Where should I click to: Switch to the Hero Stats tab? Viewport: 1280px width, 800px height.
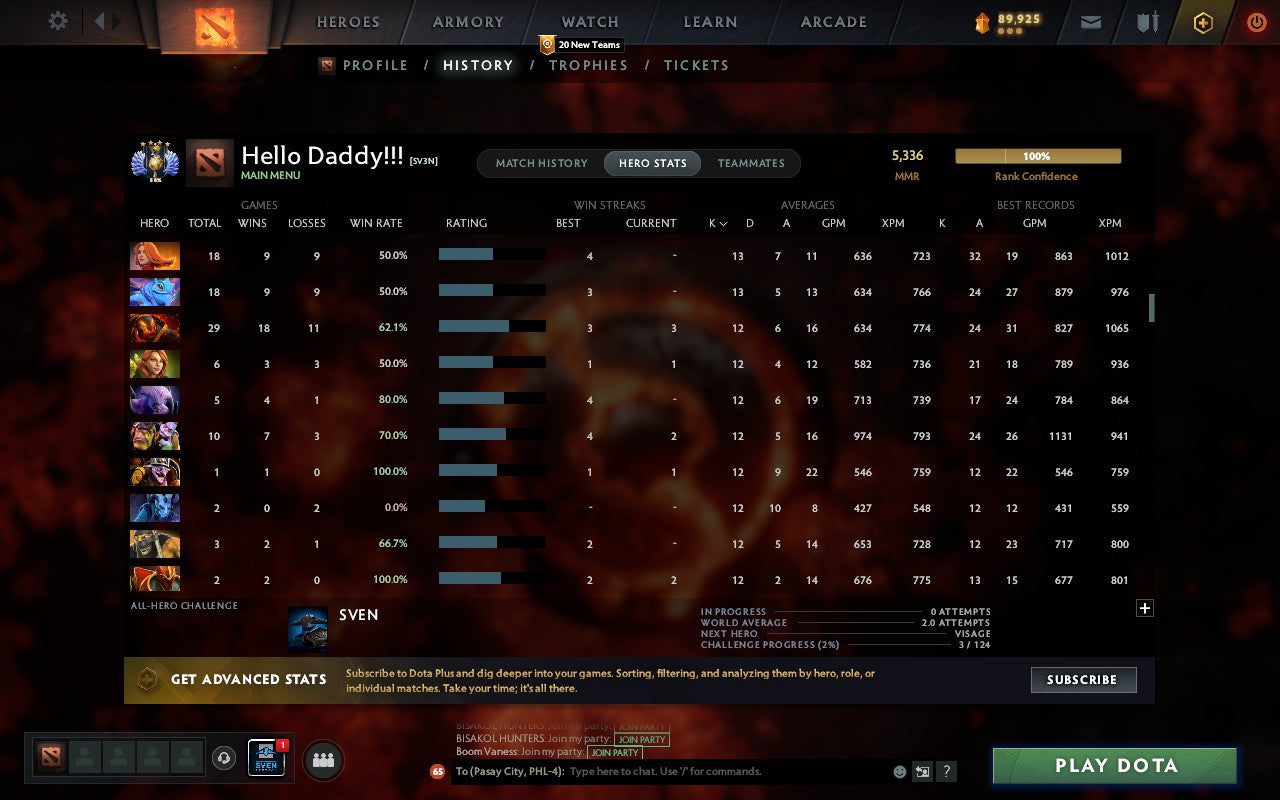point(652,163)
